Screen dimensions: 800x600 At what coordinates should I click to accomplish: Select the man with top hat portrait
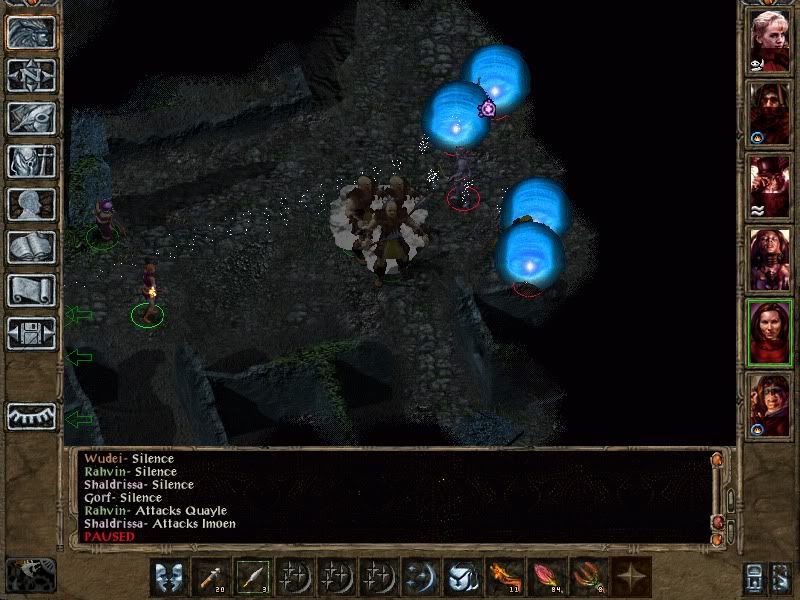click(770, 185)
